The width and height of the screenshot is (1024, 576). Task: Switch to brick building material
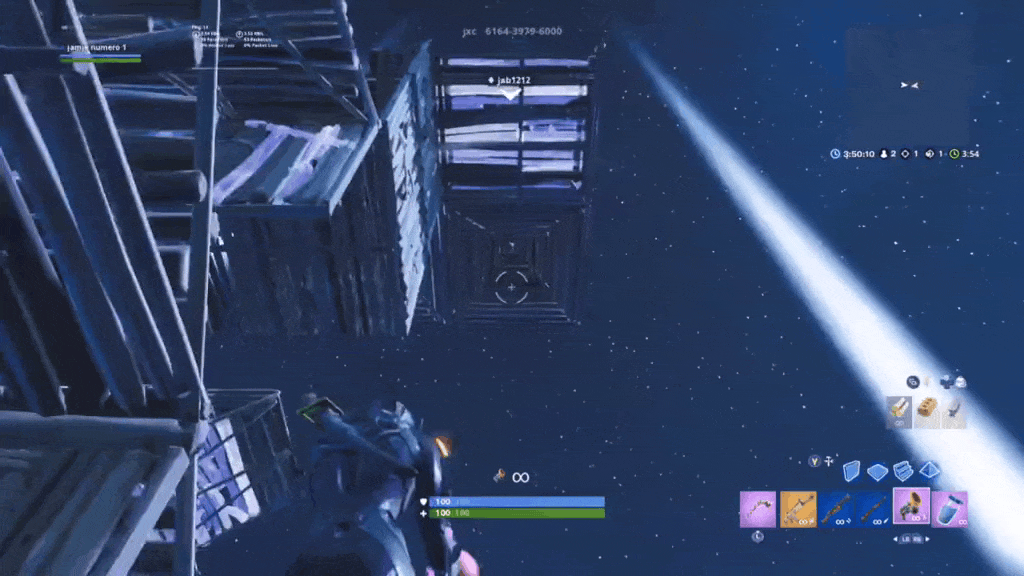click(x=927, y=412)
